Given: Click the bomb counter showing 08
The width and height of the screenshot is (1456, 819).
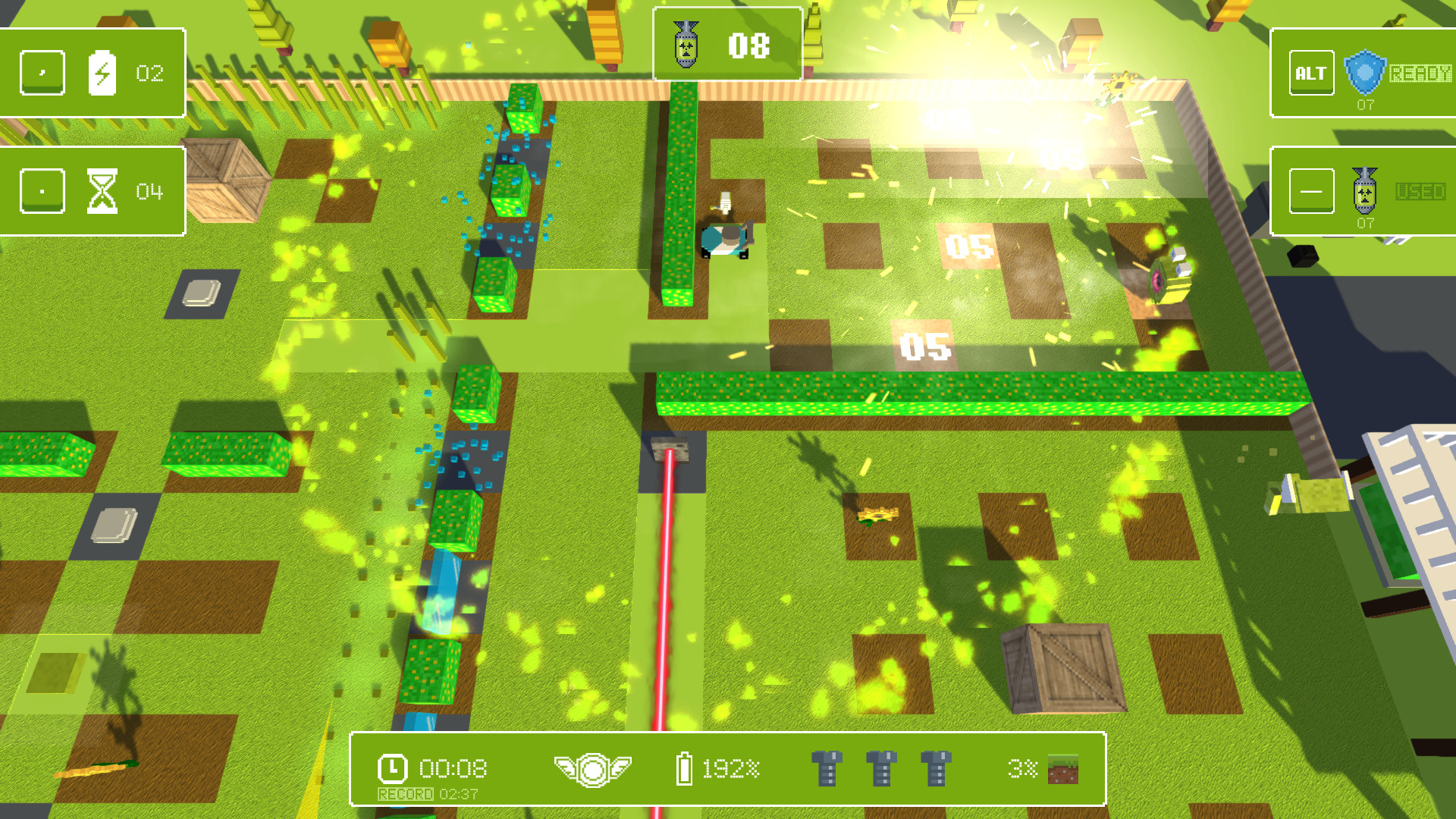Looking at the screenshot, I should click(747, 45).
